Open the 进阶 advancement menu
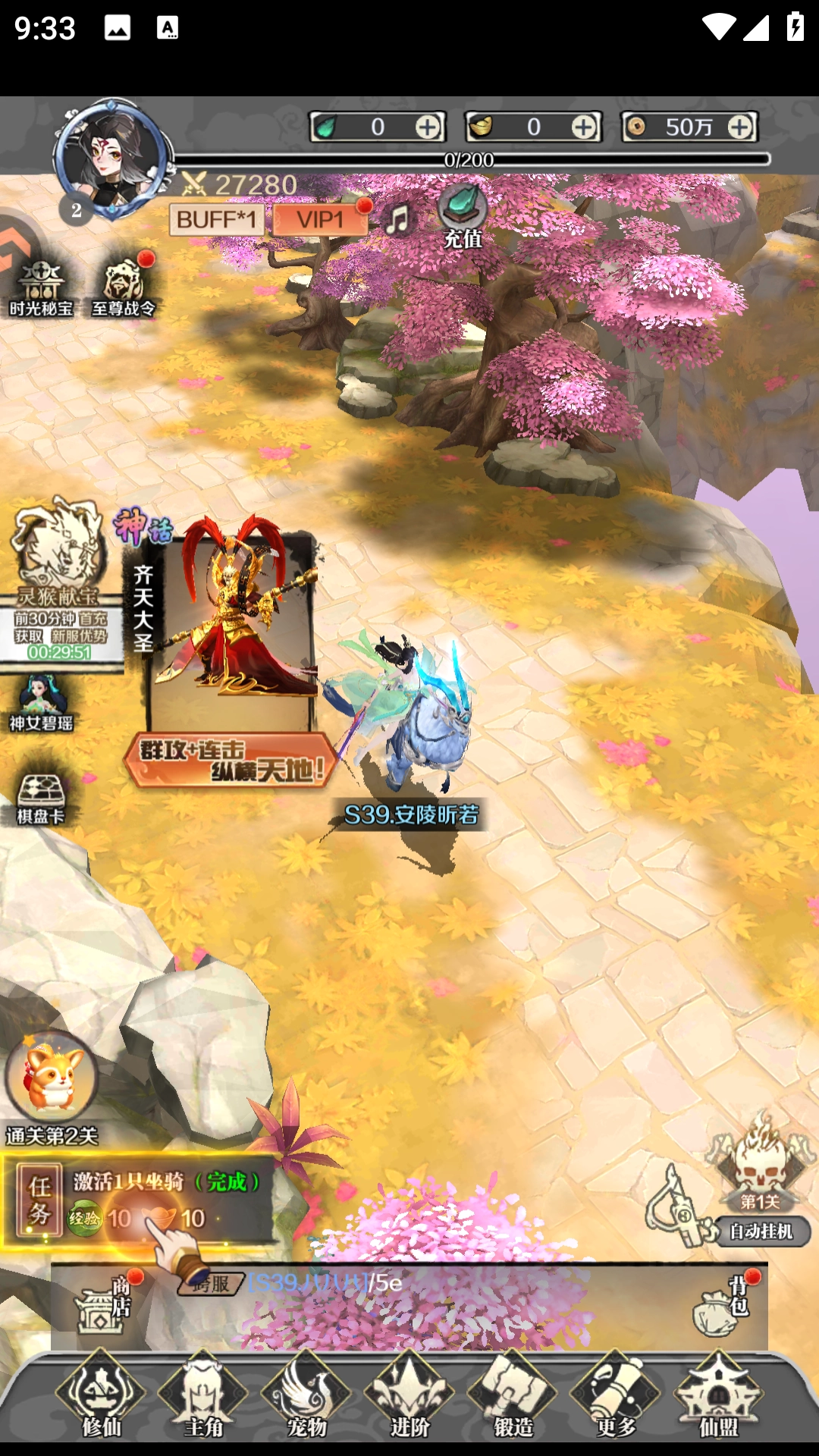The height and width of the screenshot is (1456, 819). pos(409,1397)
